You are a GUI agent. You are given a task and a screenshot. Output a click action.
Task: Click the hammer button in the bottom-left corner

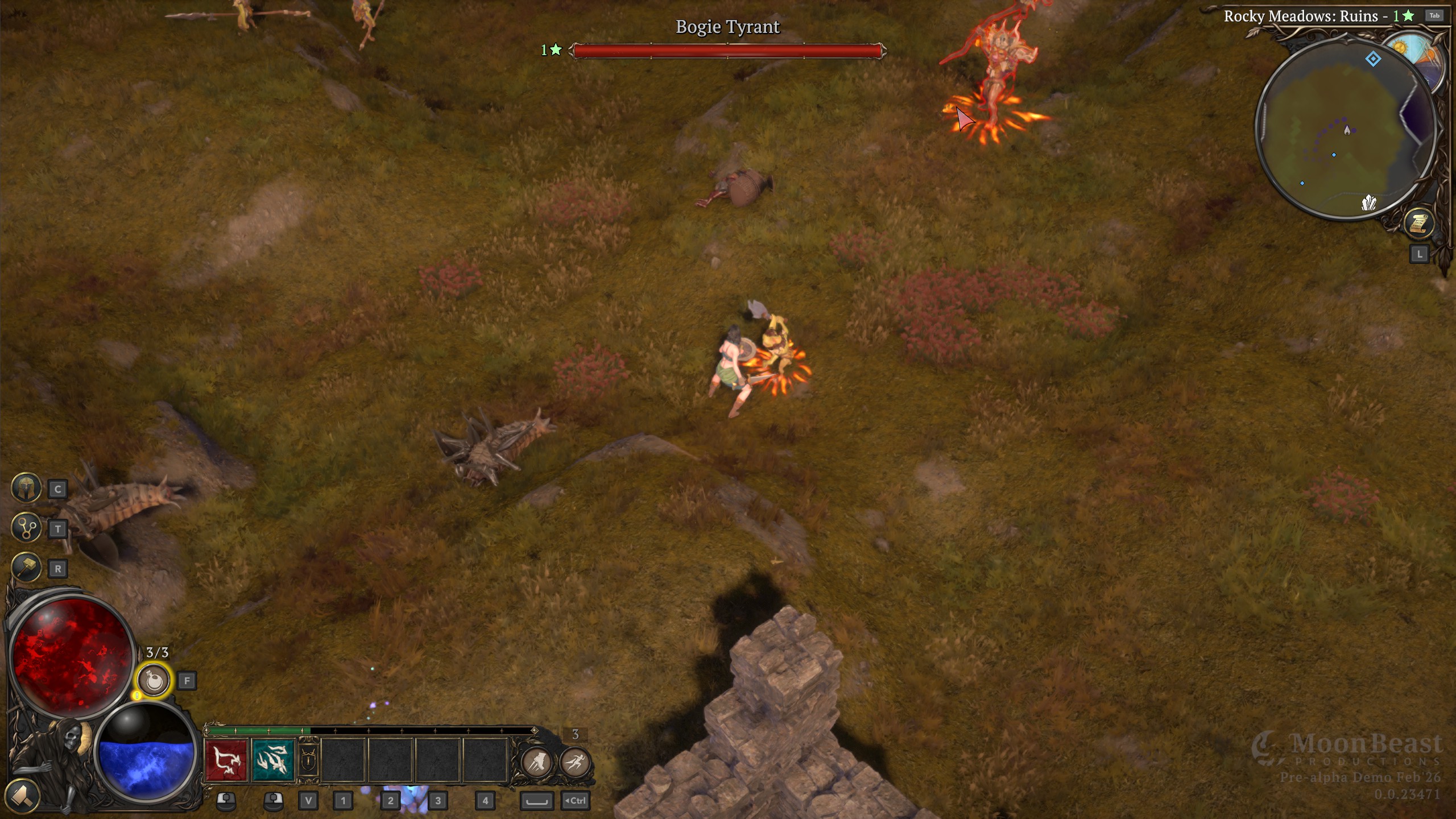tap(22, 795)
